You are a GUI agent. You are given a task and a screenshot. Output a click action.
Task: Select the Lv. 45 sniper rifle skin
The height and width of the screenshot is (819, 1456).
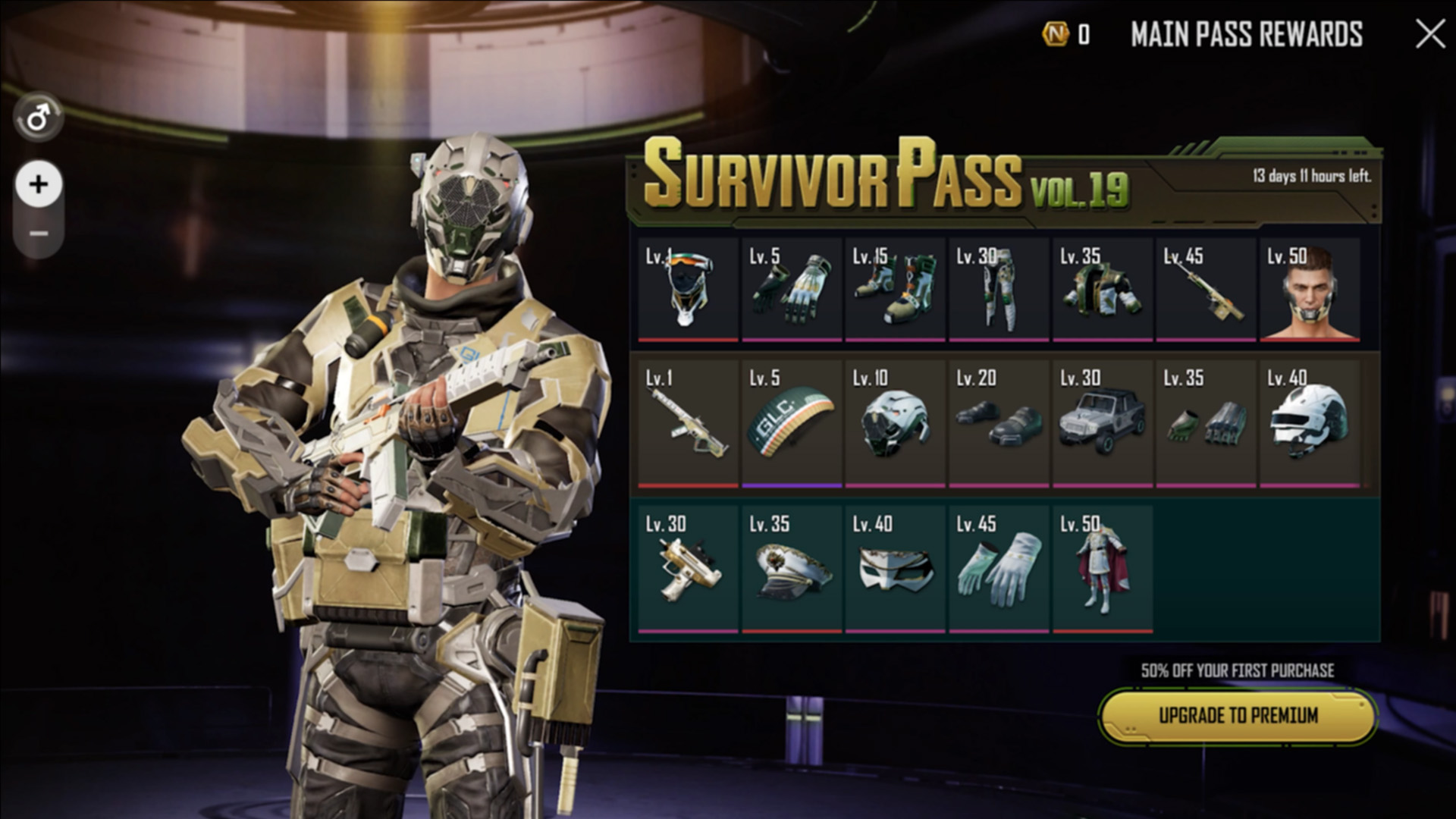pos(1206,290)
